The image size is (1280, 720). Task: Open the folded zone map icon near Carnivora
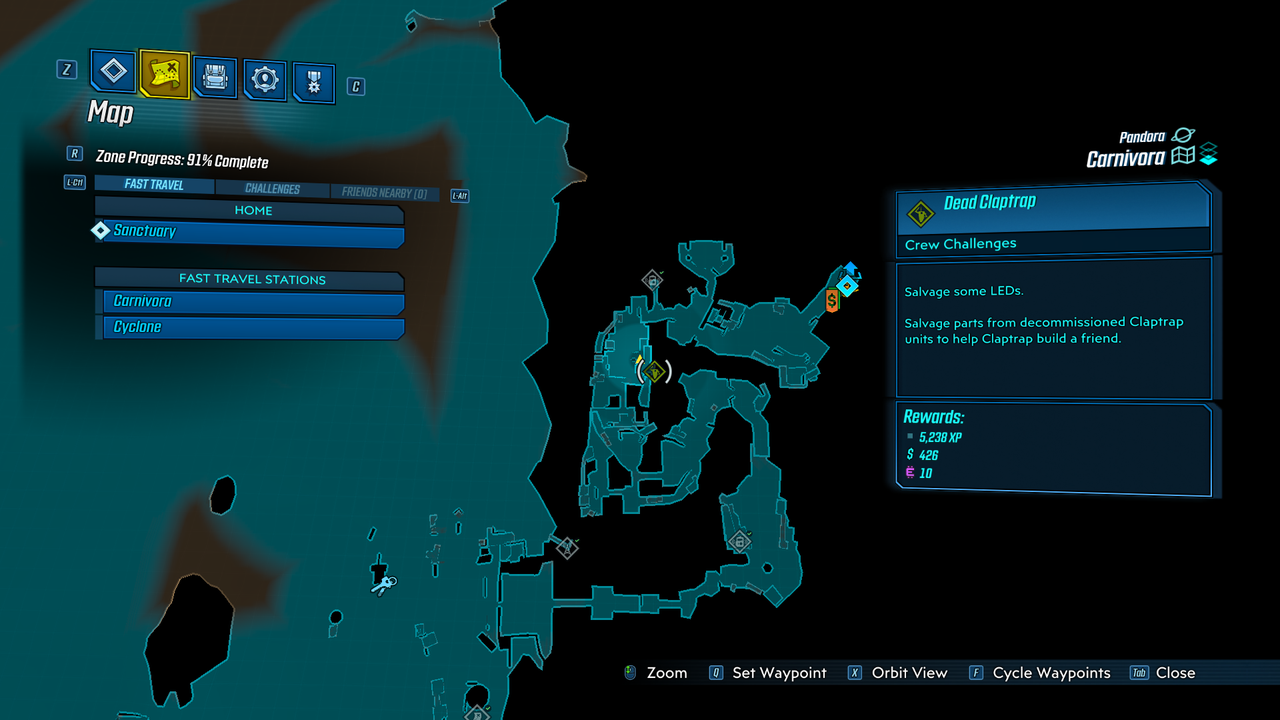coord(1184,156)
